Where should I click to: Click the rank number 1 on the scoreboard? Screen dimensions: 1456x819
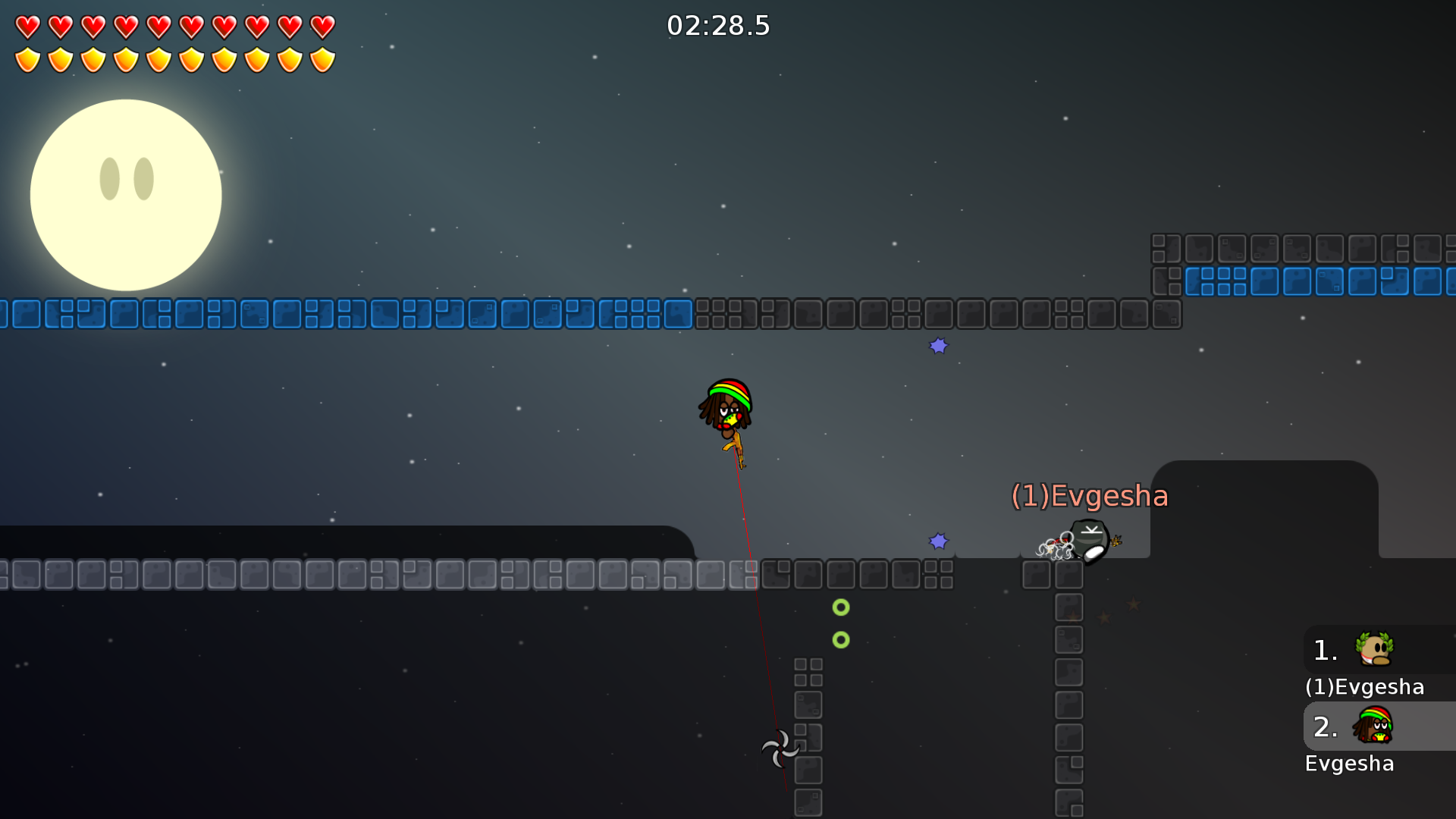[x=1323, y=650]
